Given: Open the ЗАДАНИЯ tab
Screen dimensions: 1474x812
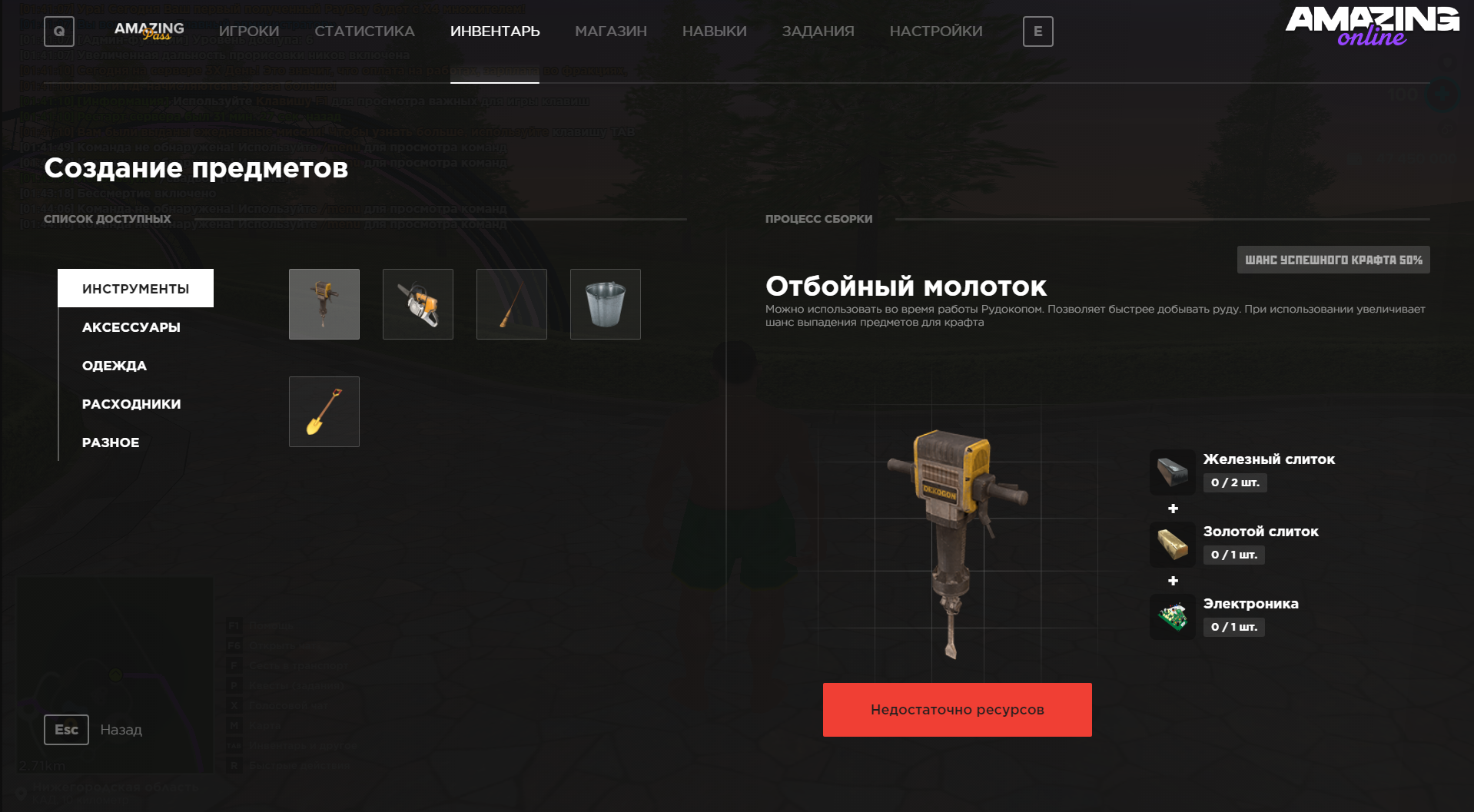Looking at the screenshot, I should [818, 31].
